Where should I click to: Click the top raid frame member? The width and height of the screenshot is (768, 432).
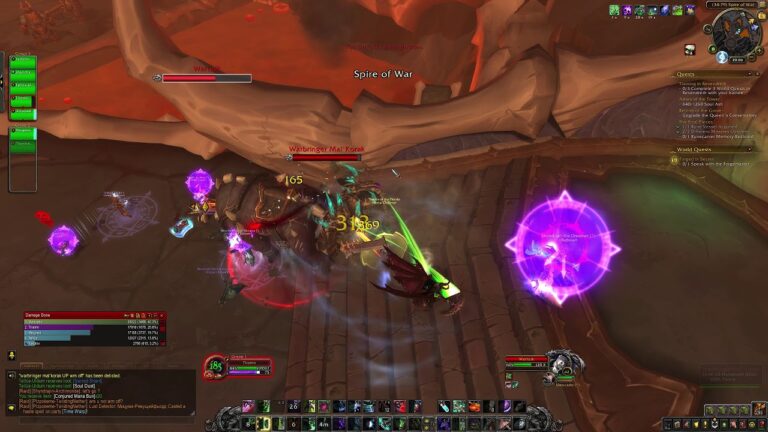[23, 61]
